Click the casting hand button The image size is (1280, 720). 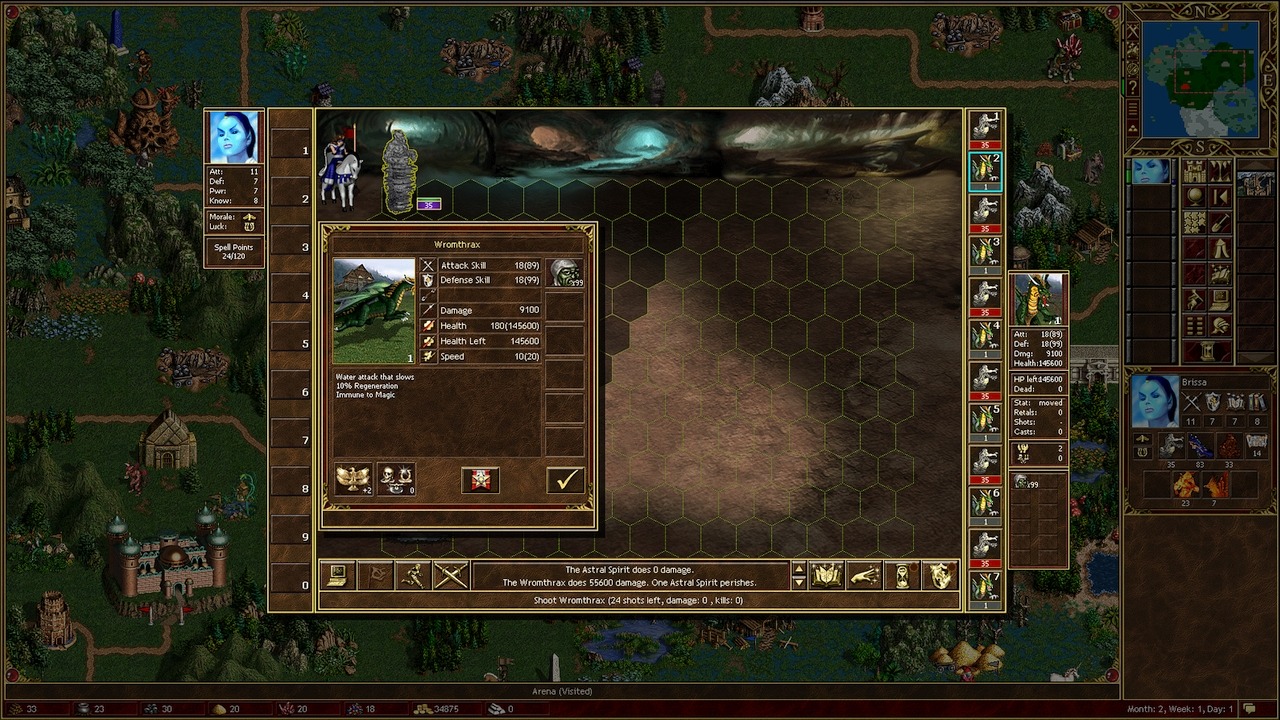click(x=865, y=576)
